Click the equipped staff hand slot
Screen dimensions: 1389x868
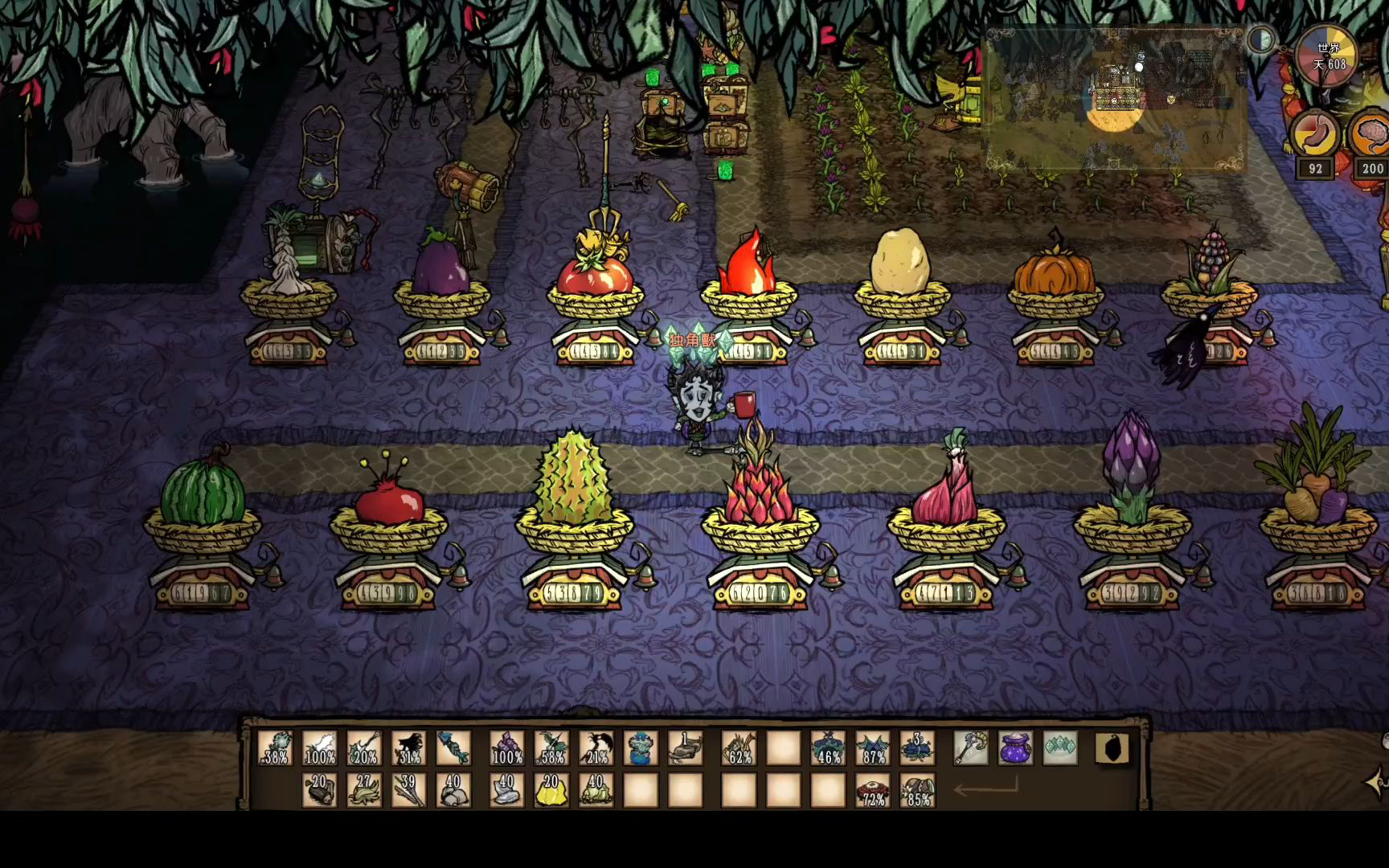pos(971,747)
